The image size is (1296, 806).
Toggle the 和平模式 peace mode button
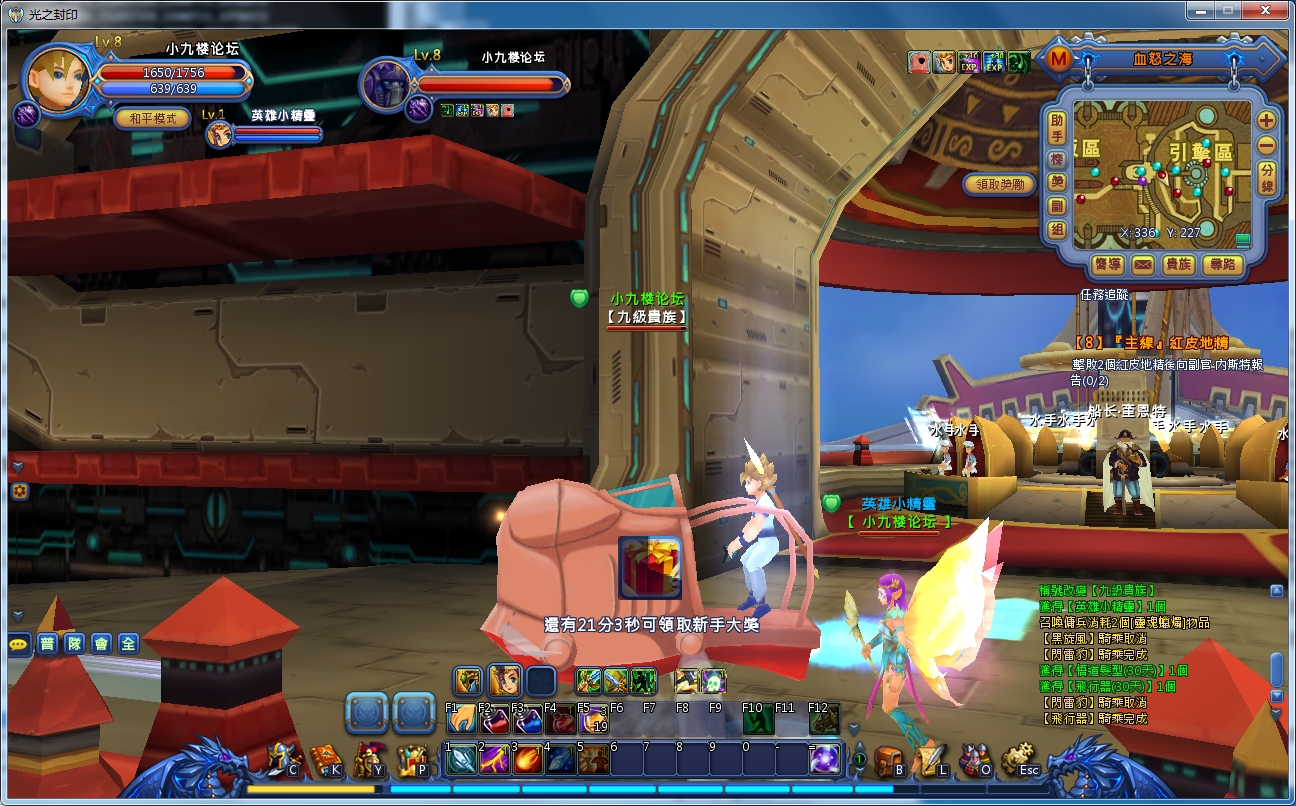(x=152, y=118)
